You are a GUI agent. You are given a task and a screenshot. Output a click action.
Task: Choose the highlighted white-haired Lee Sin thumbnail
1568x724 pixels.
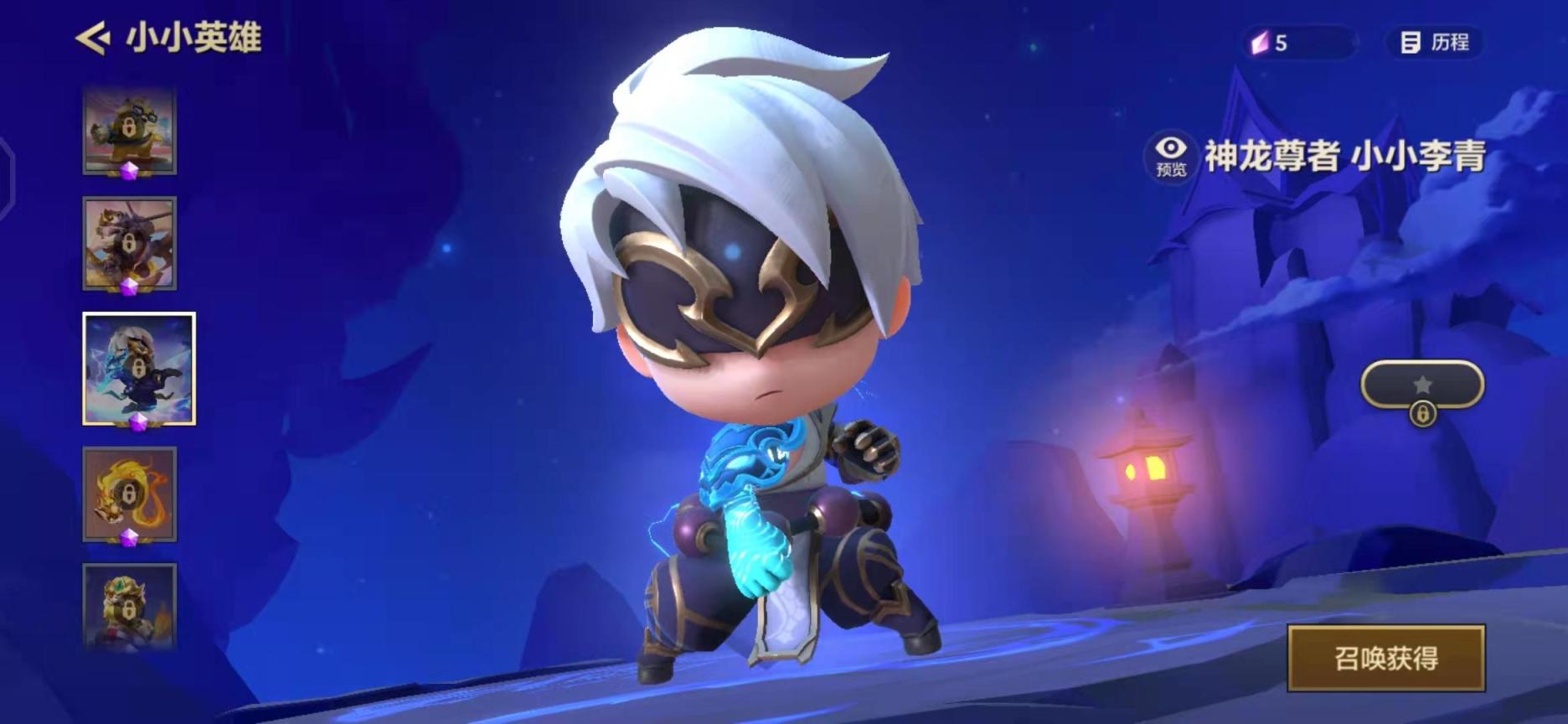(x=139, y=368)
